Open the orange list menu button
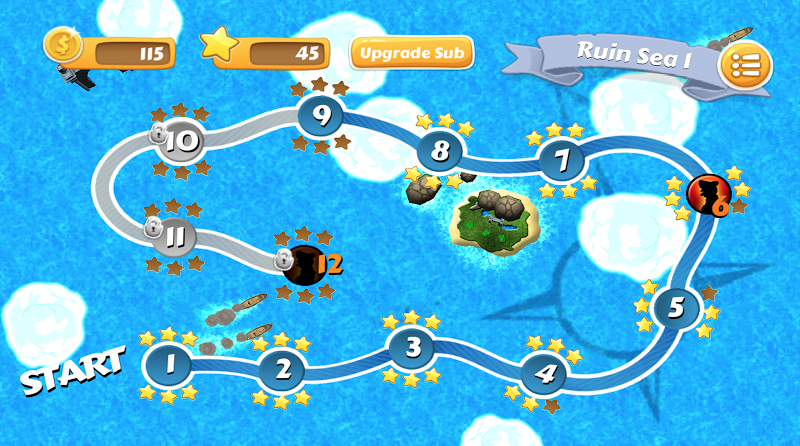800x446 pixels. click(x=745, y=66)
